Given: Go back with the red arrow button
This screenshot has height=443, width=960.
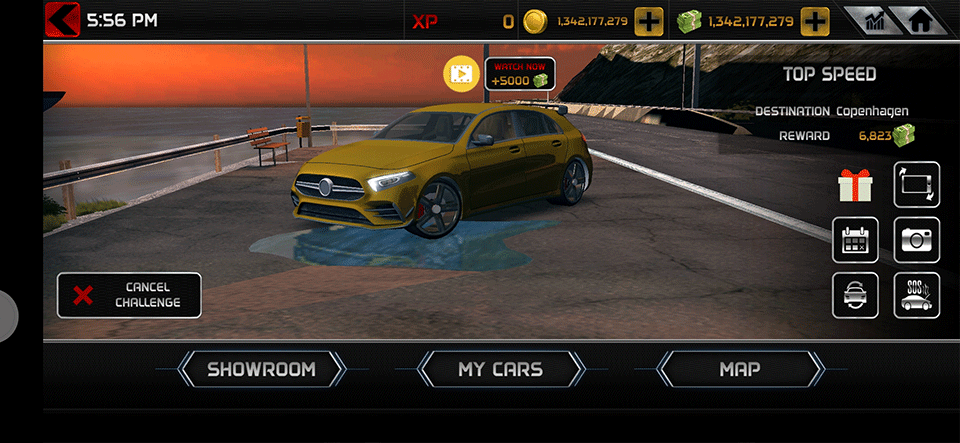Looking at the screenshot, I should pos(63,20).
